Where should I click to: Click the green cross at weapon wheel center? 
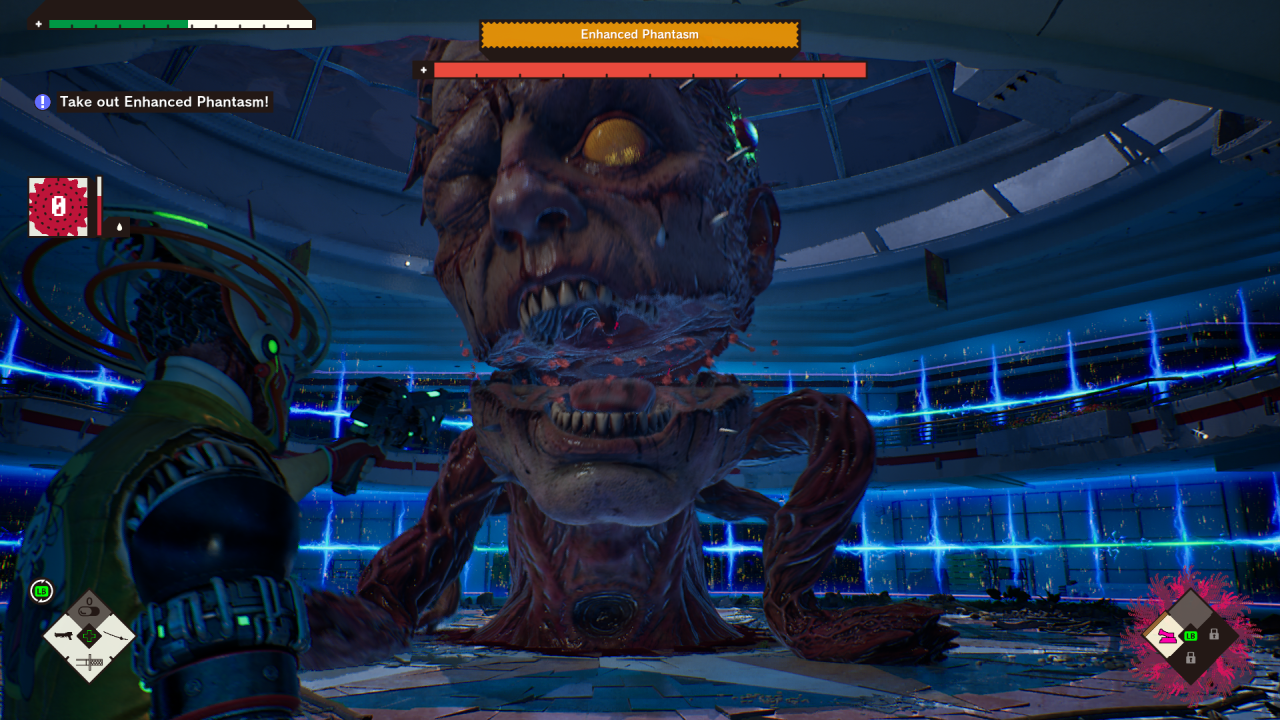click(89, 635)
